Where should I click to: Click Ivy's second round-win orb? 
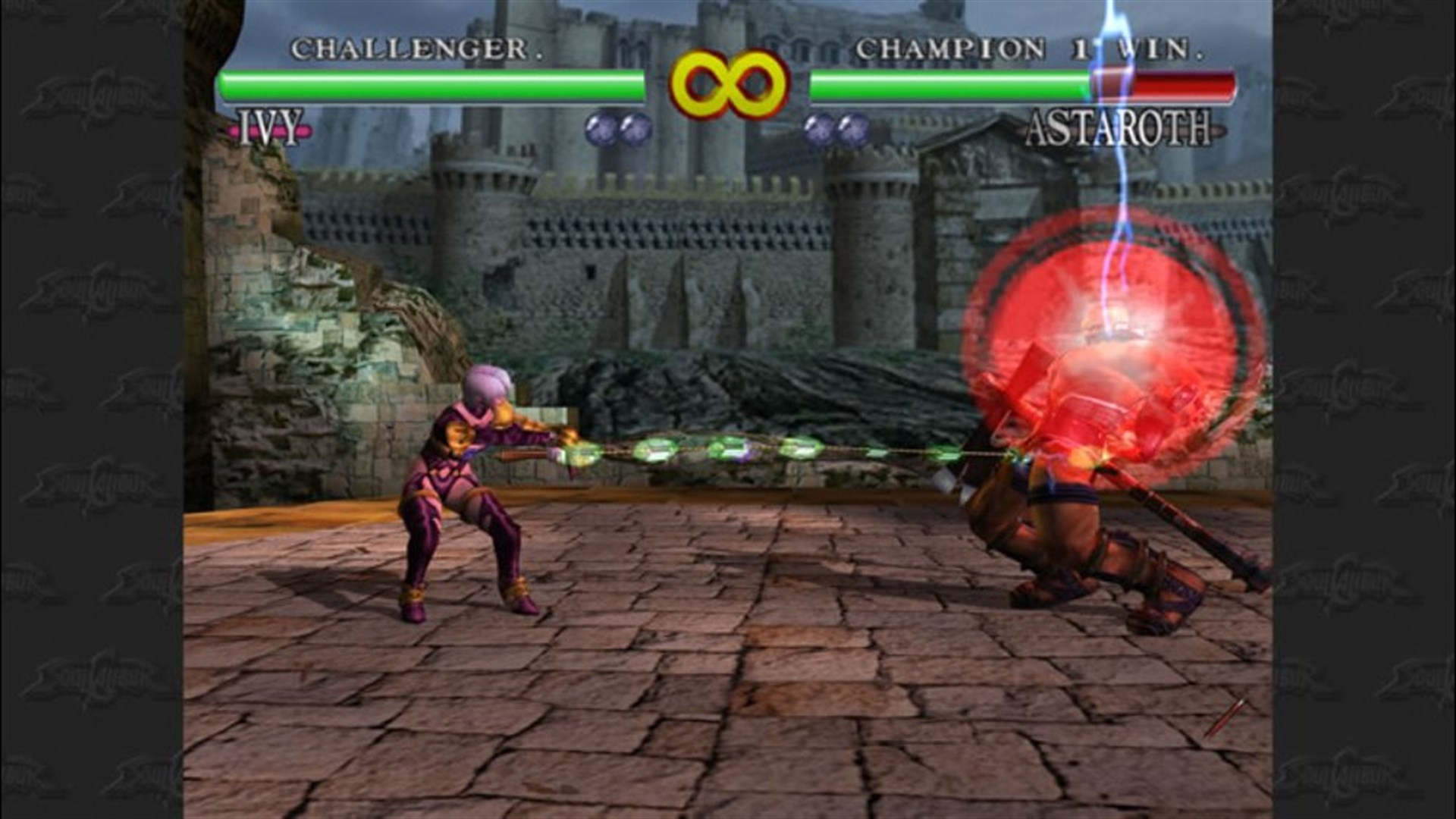pos(635,128)
